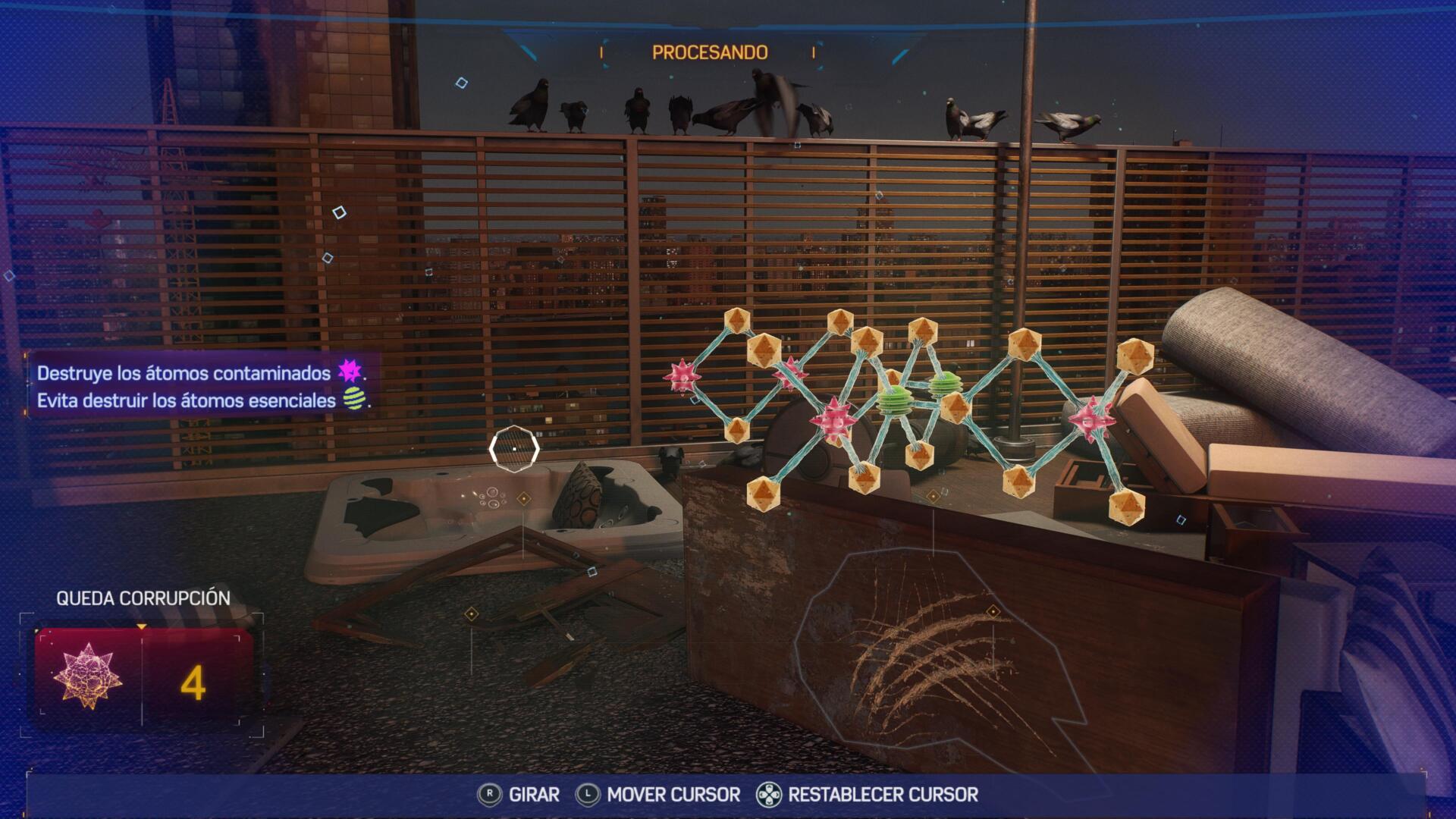1456x819 pixels.
Task: Click the hexagonal targeting cursor
Action: point(514,449)
